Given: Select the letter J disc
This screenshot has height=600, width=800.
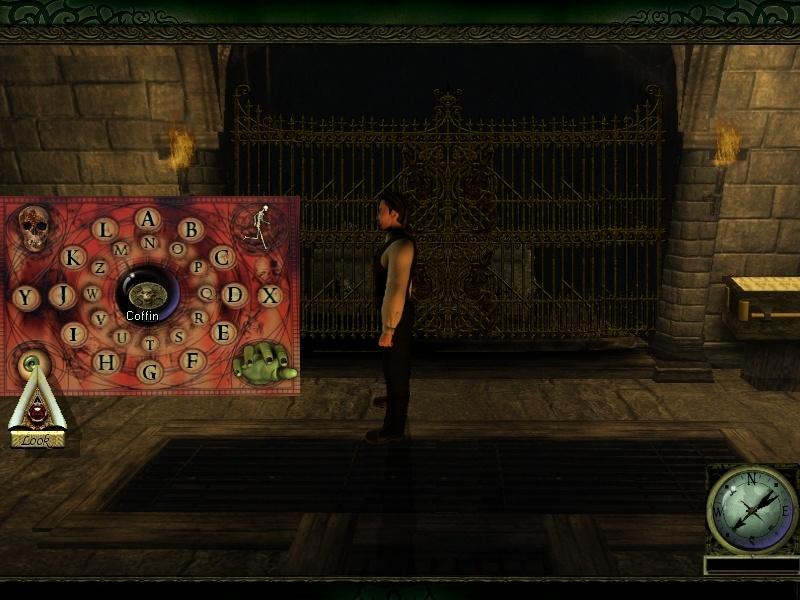Looking at the screenshot, I should pyautogui.click(x=62, y=295).
